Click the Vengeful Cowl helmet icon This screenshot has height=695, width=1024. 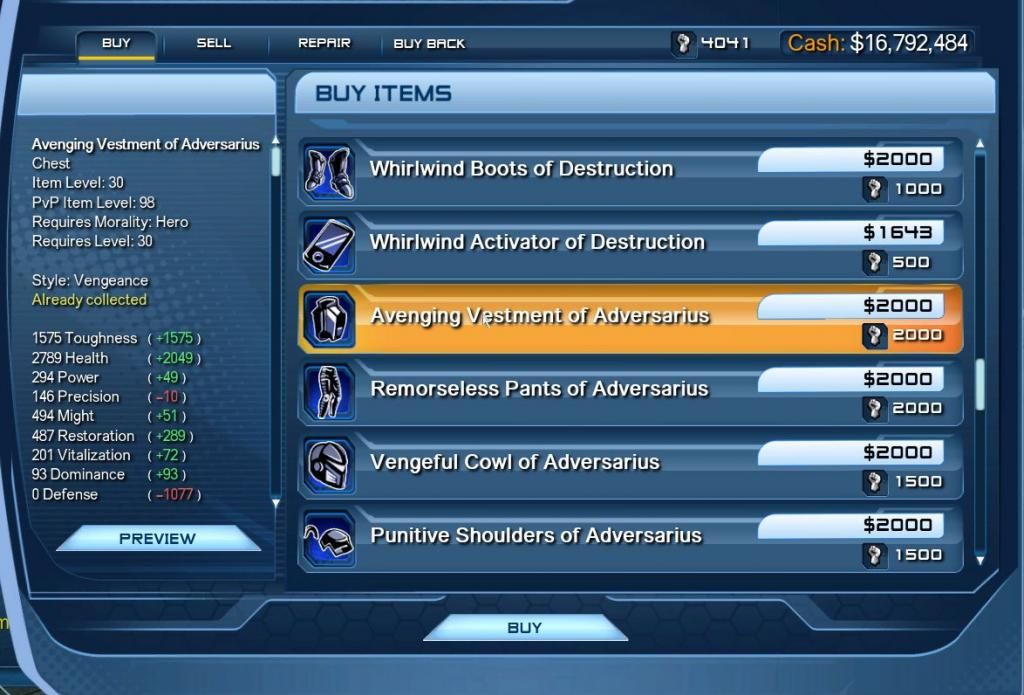(x=328, y=465)
